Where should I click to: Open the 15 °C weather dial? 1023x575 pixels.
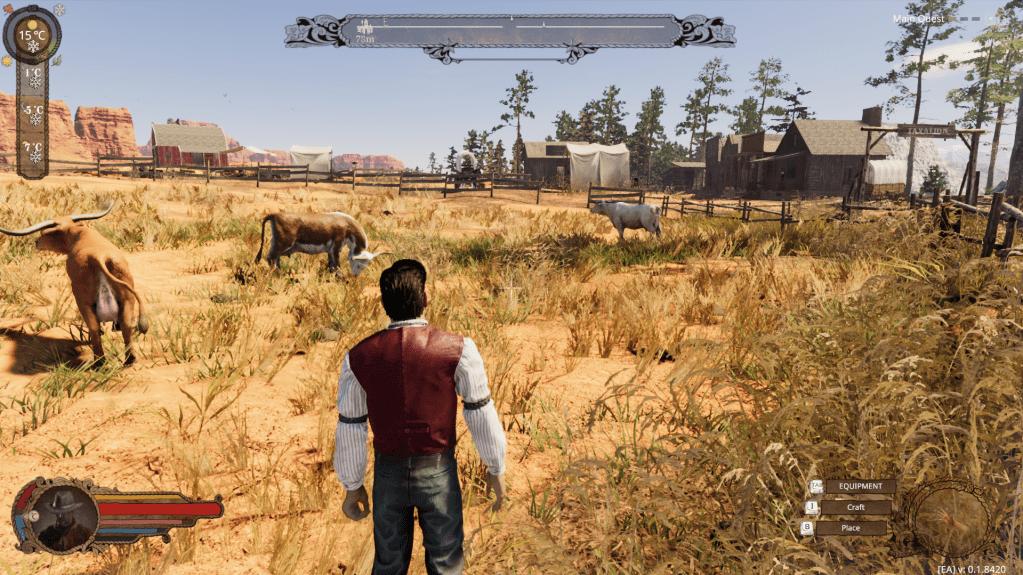[x=32, y=35]
